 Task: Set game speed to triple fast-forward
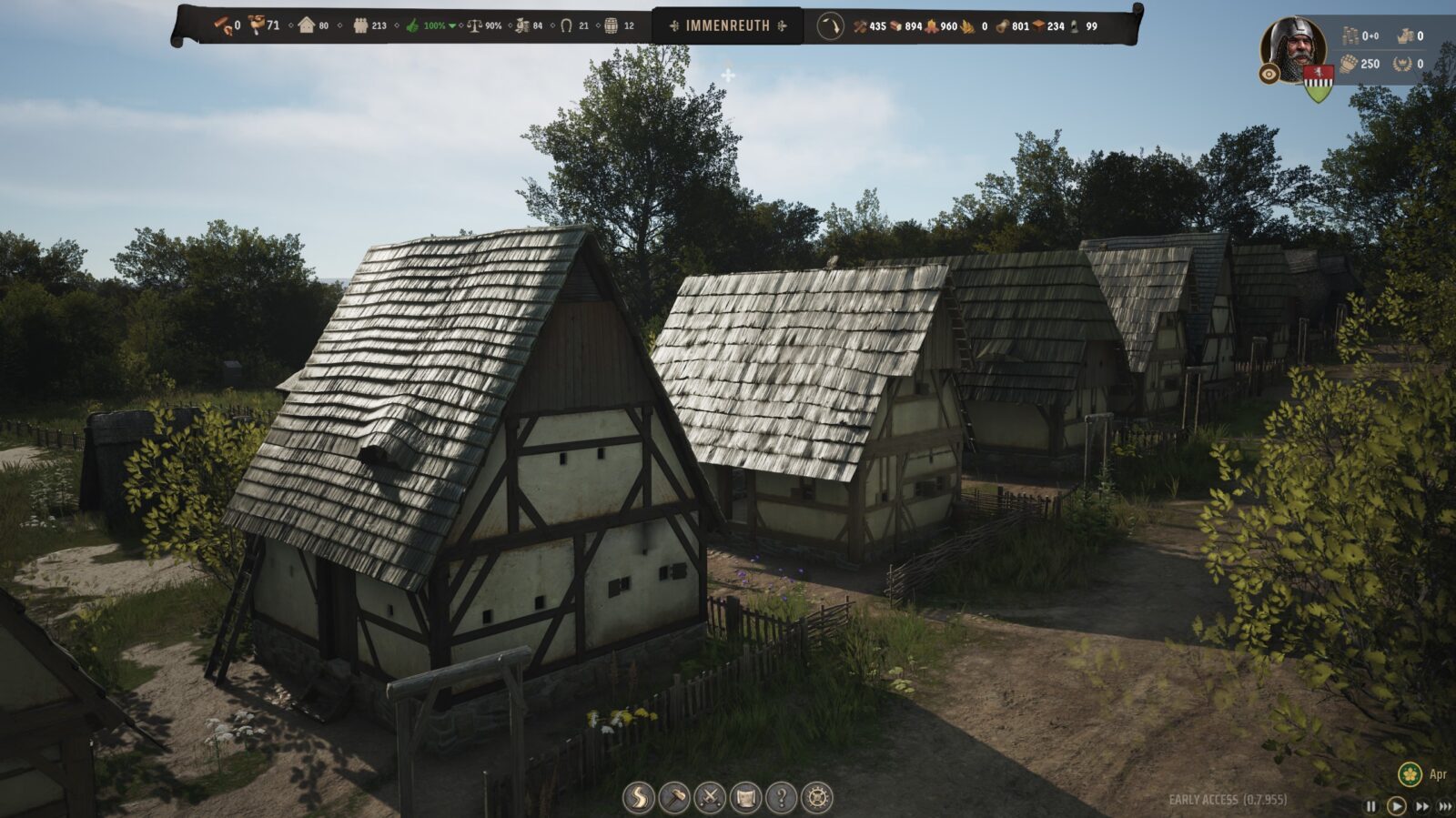pos(1444,806)
